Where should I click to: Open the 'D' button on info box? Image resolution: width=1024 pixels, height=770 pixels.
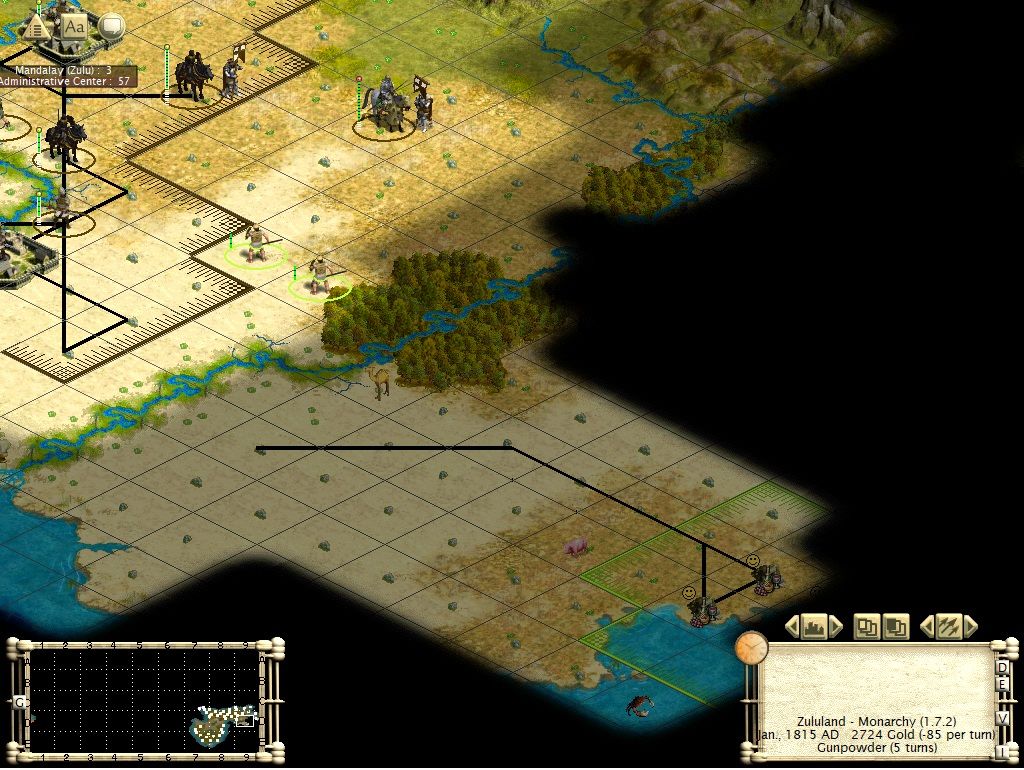pos(1001,667)
